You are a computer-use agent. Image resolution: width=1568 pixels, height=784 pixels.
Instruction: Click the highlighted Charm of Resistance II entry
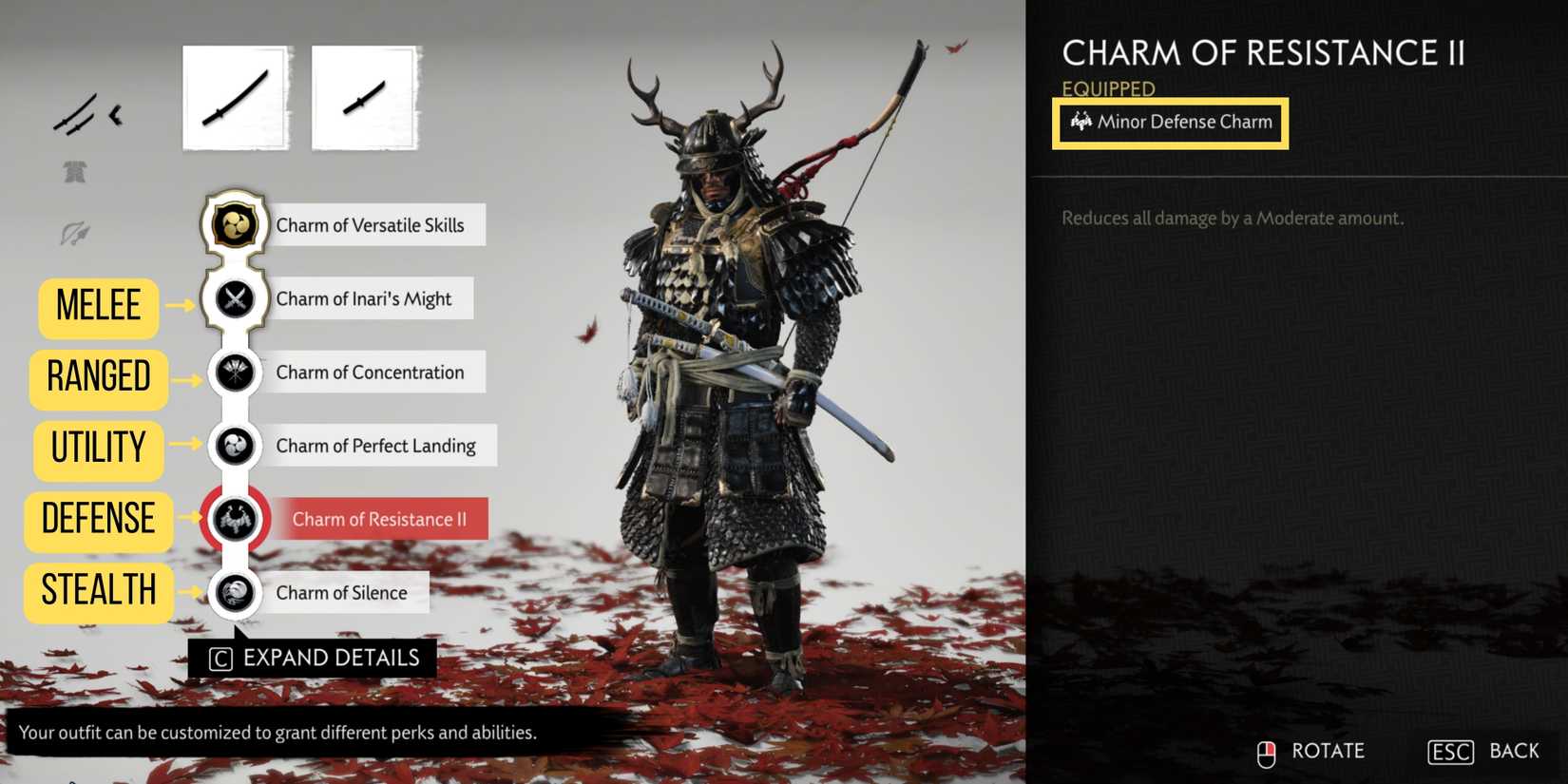pos(381,519)
